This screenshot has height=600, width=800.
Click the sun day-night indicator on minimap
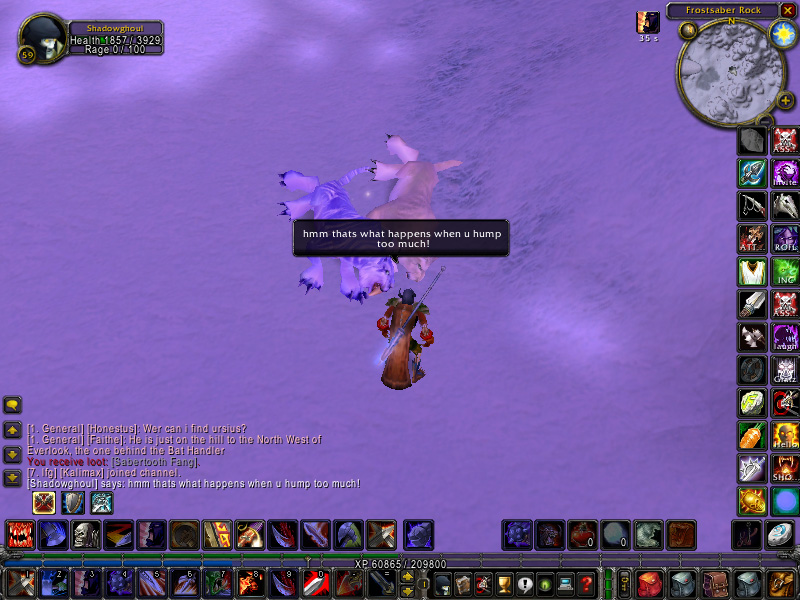782,33
